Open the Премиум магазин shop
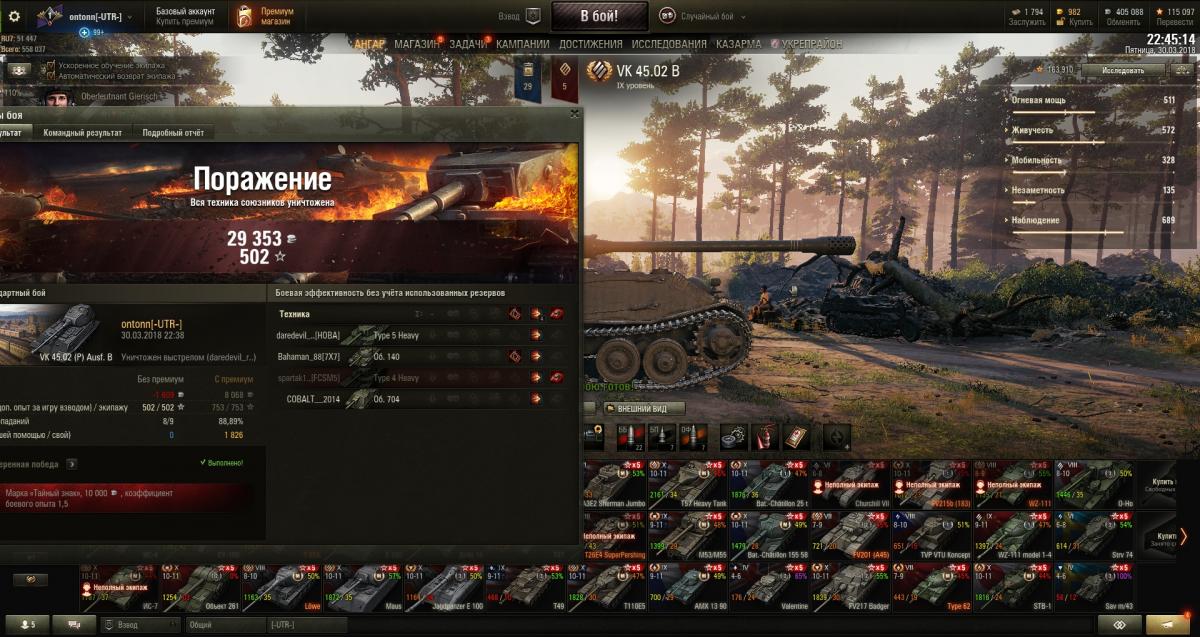Image resolution: width=1200 pixels, height=637 pixels. [268, 16]
